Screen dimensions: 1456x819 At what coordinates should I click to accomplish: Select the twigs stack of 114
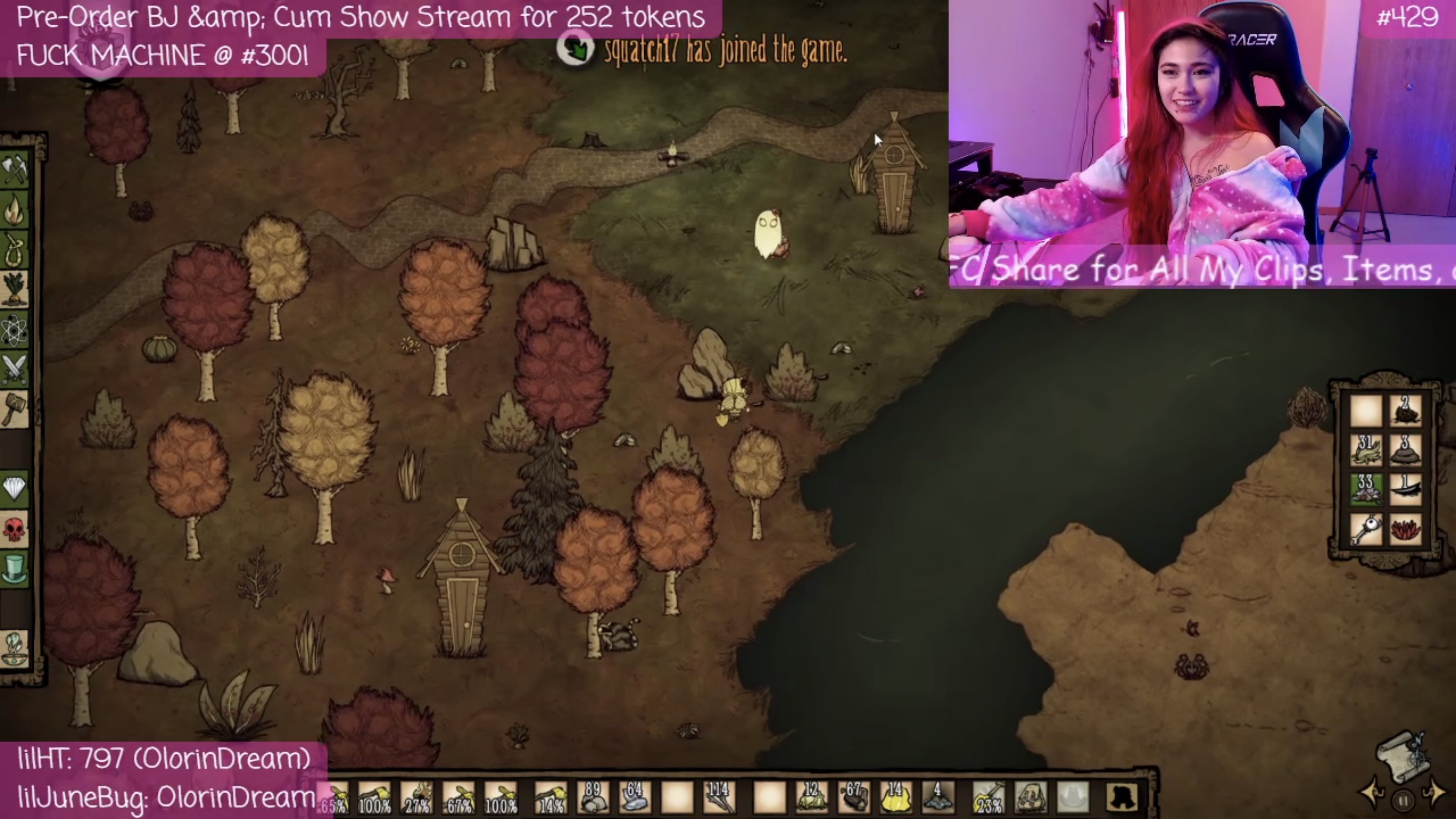click(x=719, y=798)
